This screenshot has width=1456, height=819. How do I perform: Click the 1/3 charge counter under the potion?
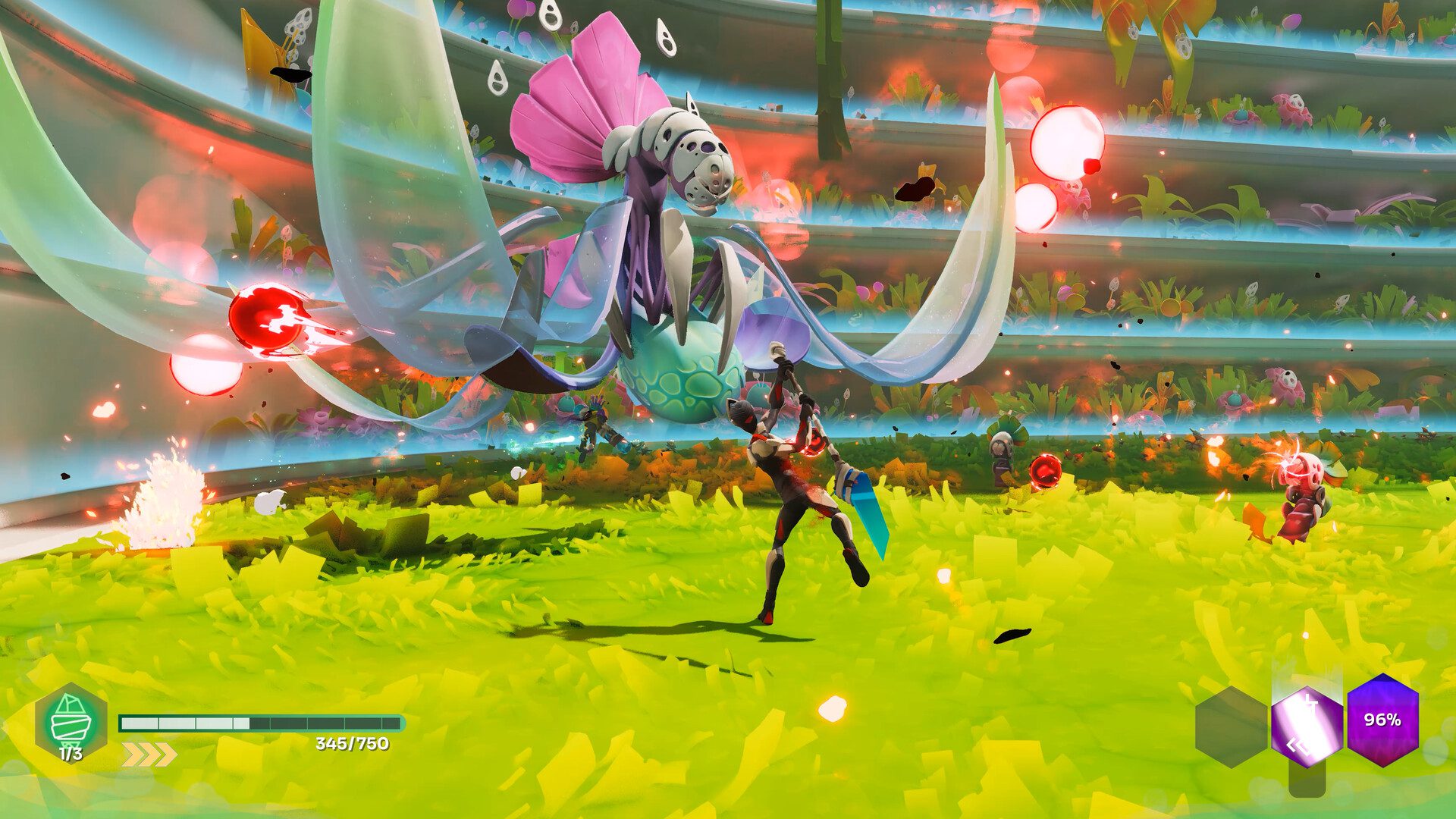coord(71,753)
